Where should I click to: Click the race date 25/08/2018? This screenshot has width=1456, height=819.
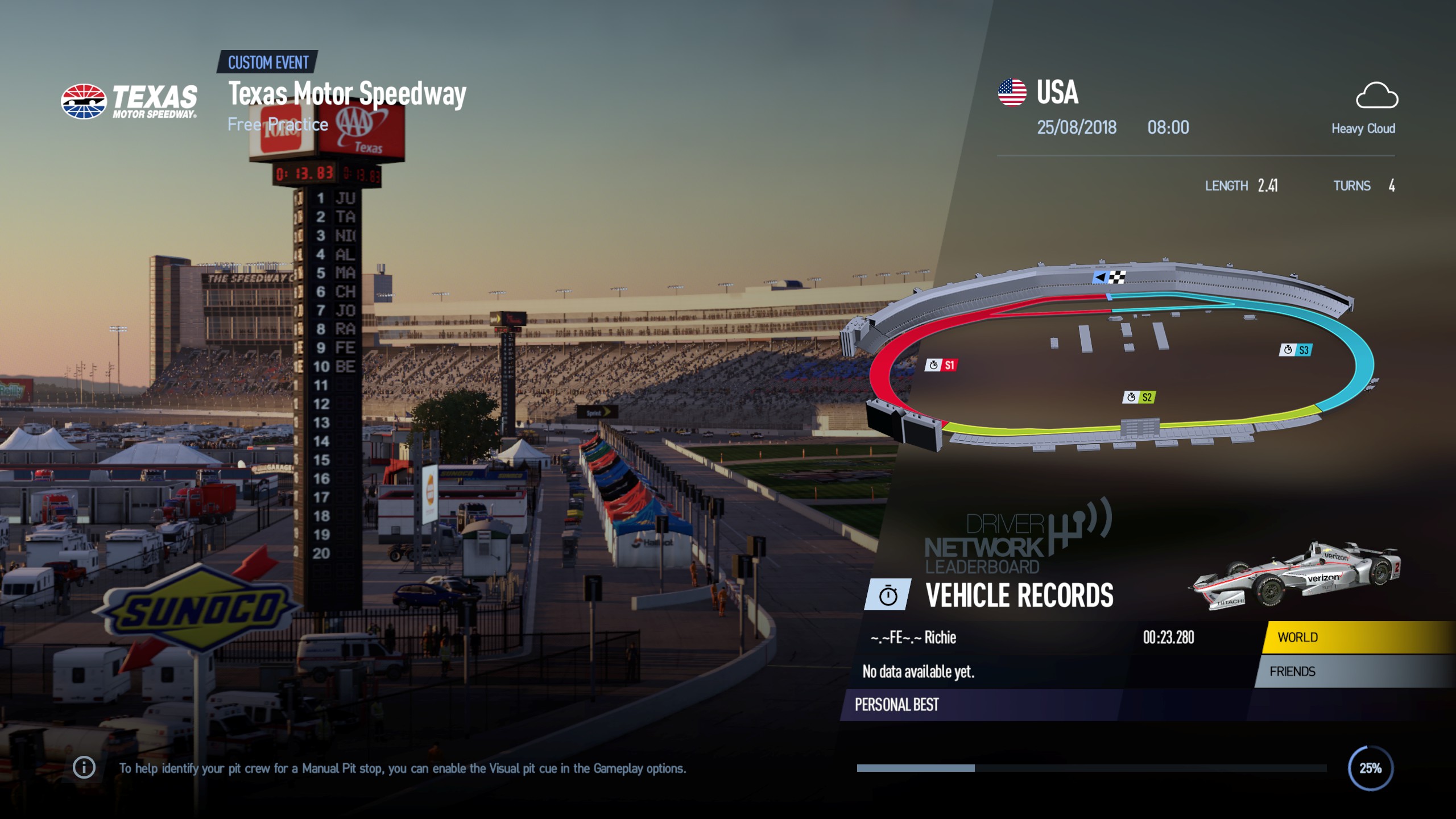tap(1077, 128)
